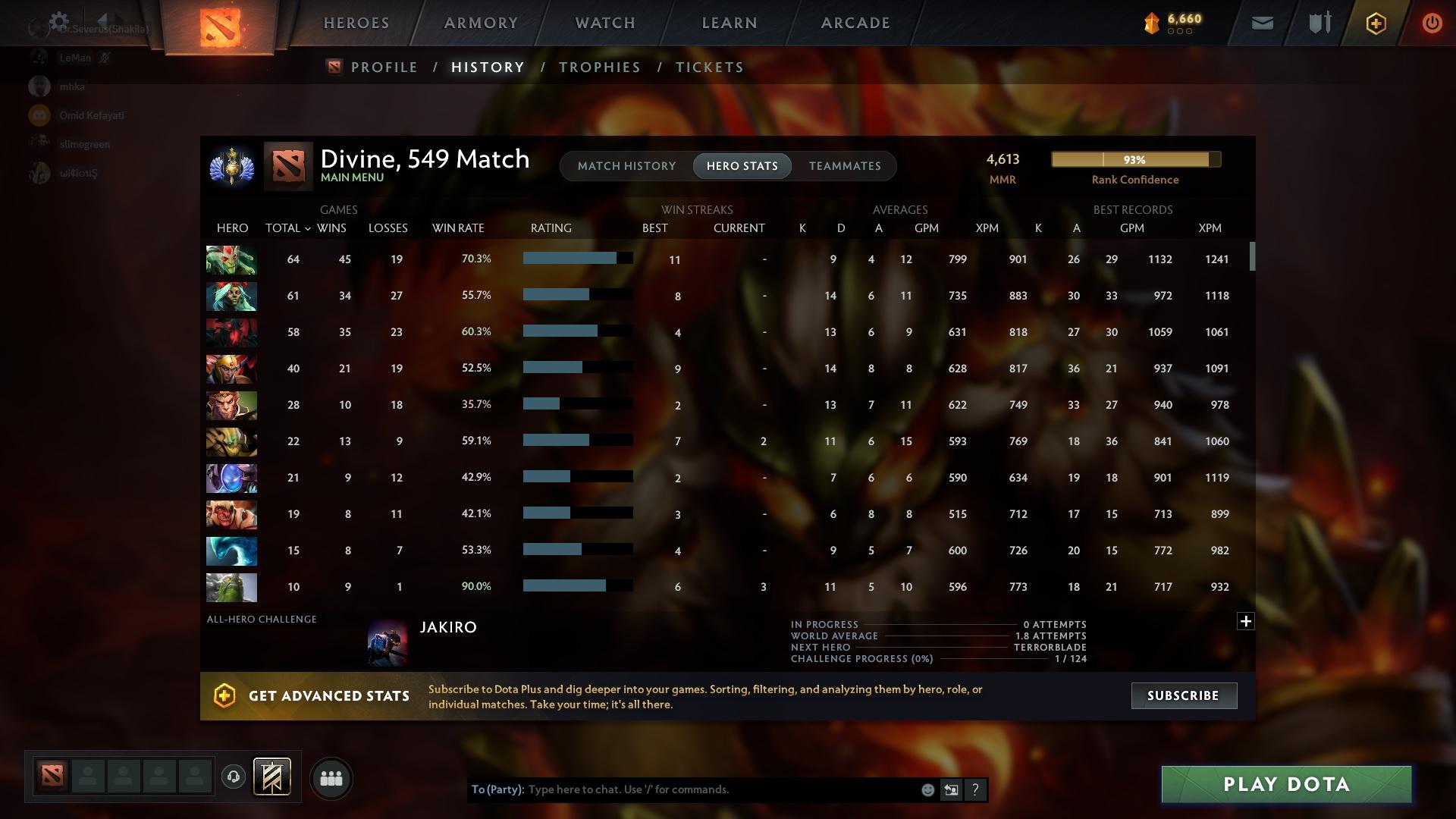Image resolution: width=1456 pixels, height=819 pixels.
Task: Open the Dota Plus hexagon icon
Action: (x=1376, y=23)
